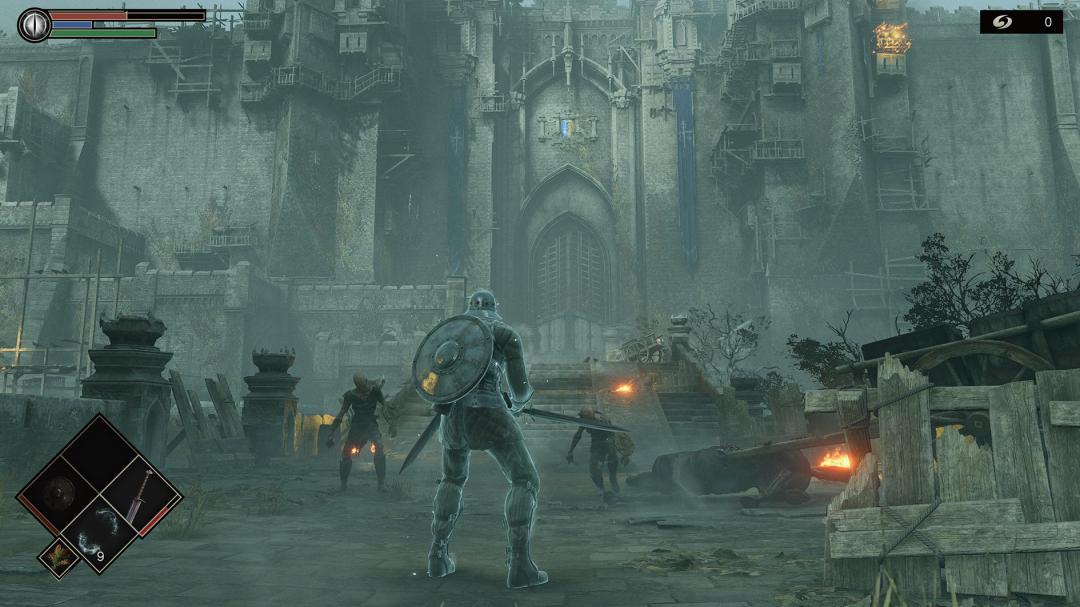Select the round shield equipment slot
The width and height of the screenshot is (1080, 607).
pos(60,492)
